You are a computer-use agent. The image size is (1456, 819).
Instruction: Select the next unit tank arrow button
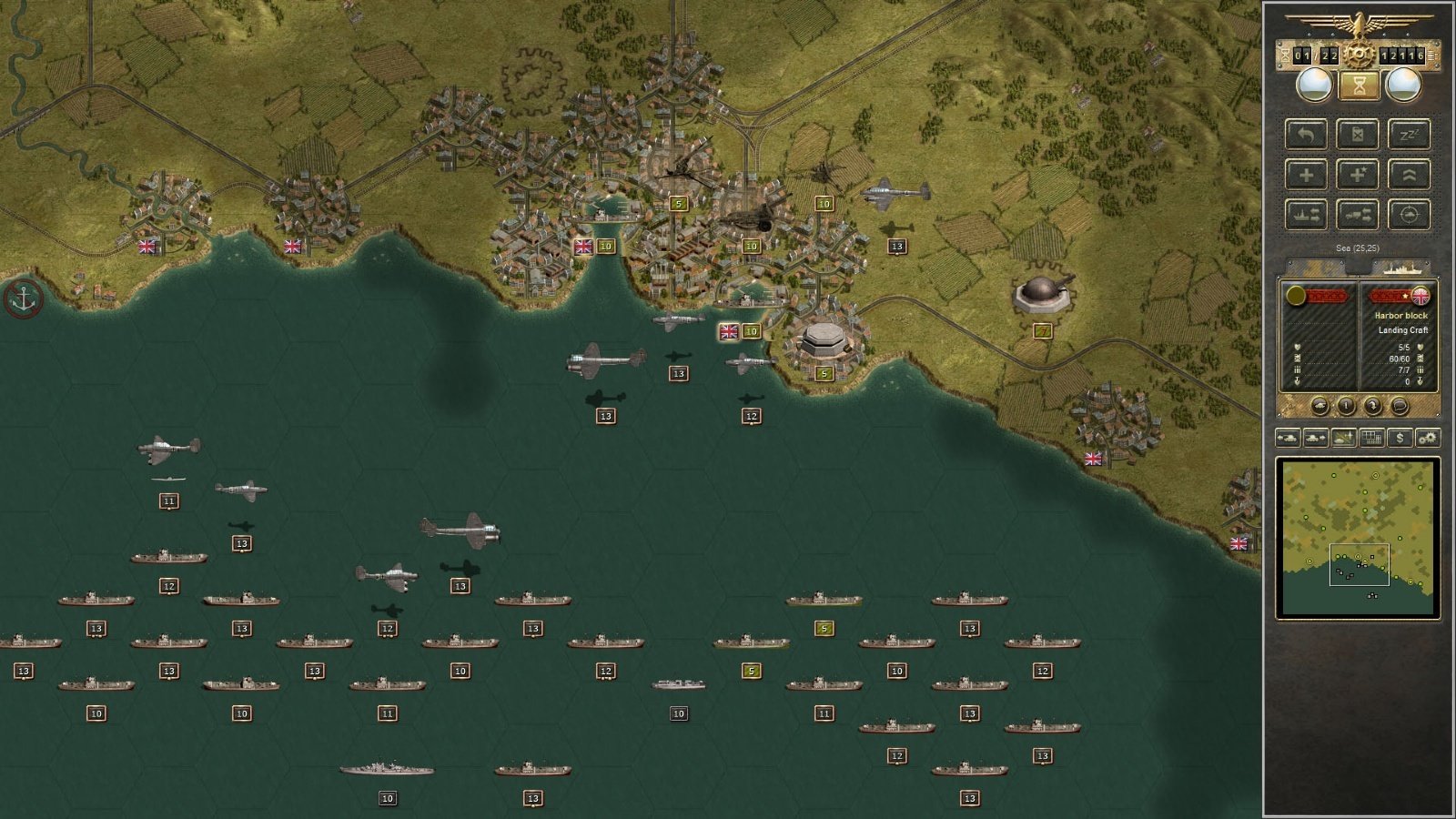point(1315,438)
